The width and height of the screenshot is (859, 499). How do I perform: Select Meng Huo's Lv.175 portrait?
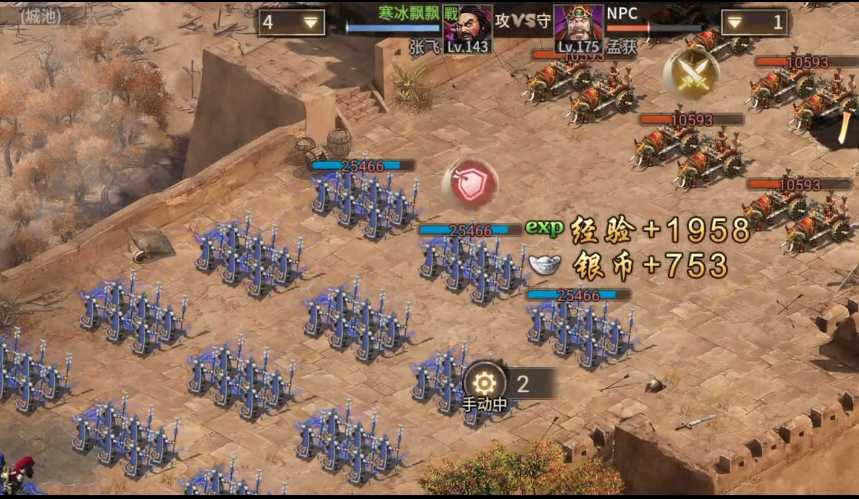(578, 27)
